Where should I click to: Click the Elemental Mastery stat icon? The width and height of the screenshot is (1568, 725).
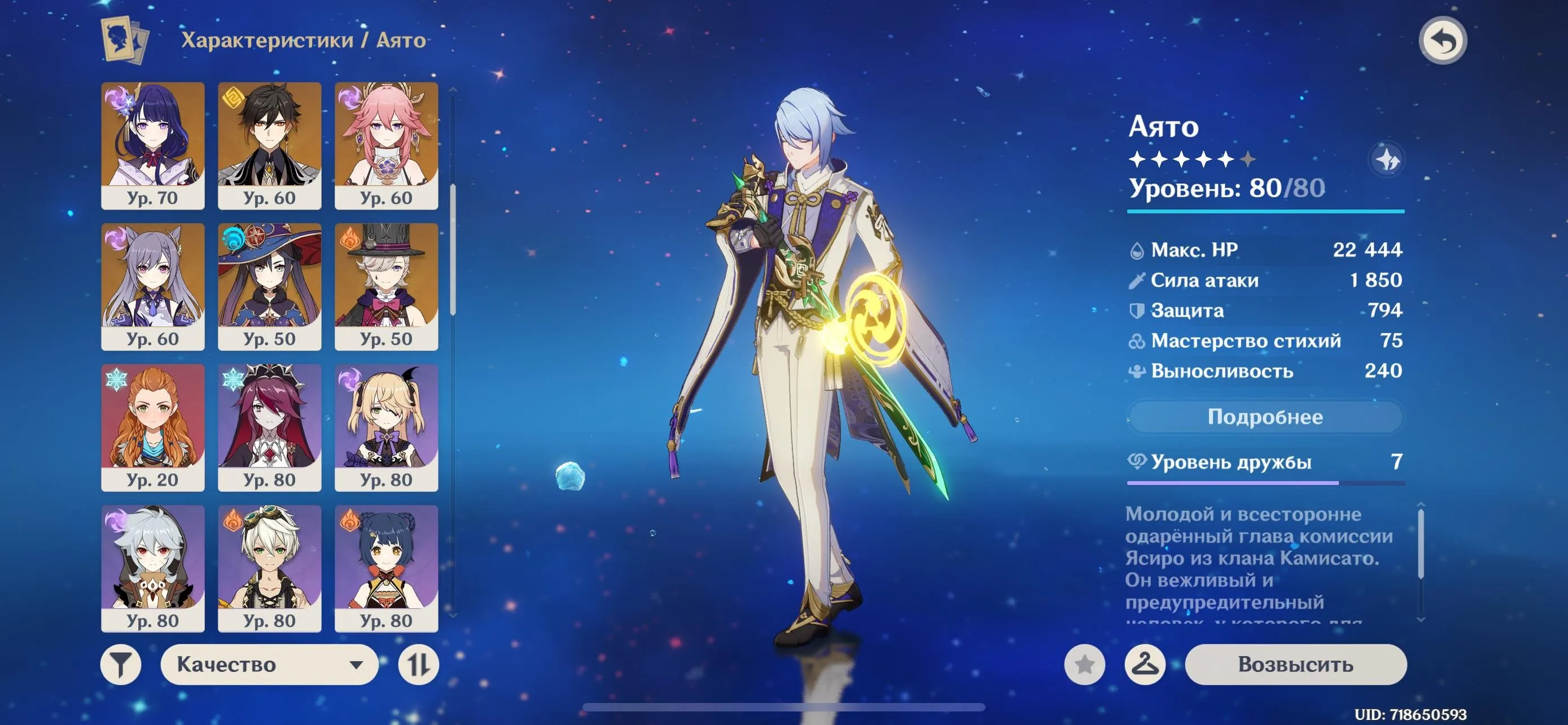pyautogui.click(x=1140, y=341)
